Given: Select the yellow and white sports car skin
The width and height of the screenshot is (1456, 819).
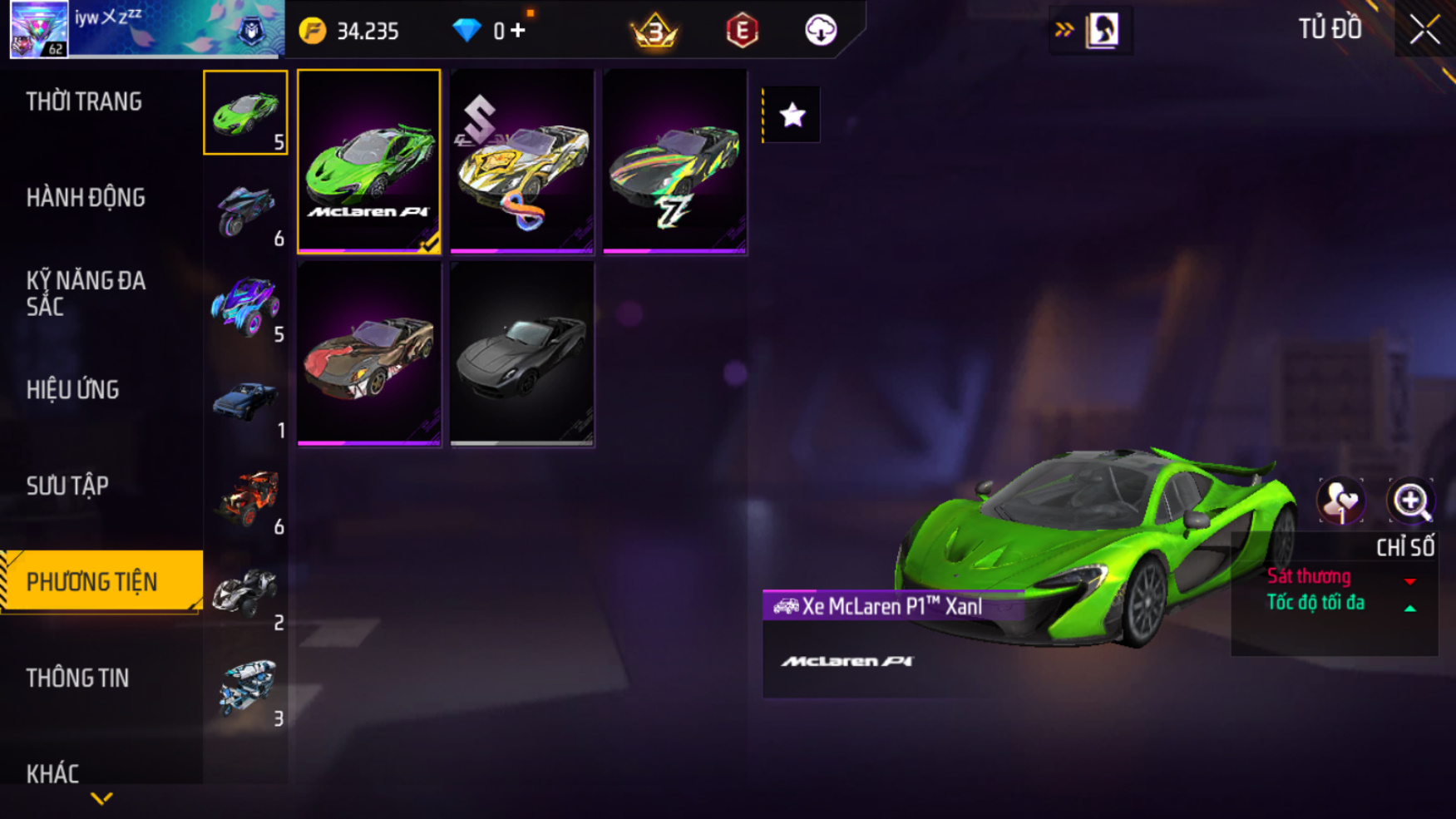Looking at the screenshot, I should pos(521,161).
